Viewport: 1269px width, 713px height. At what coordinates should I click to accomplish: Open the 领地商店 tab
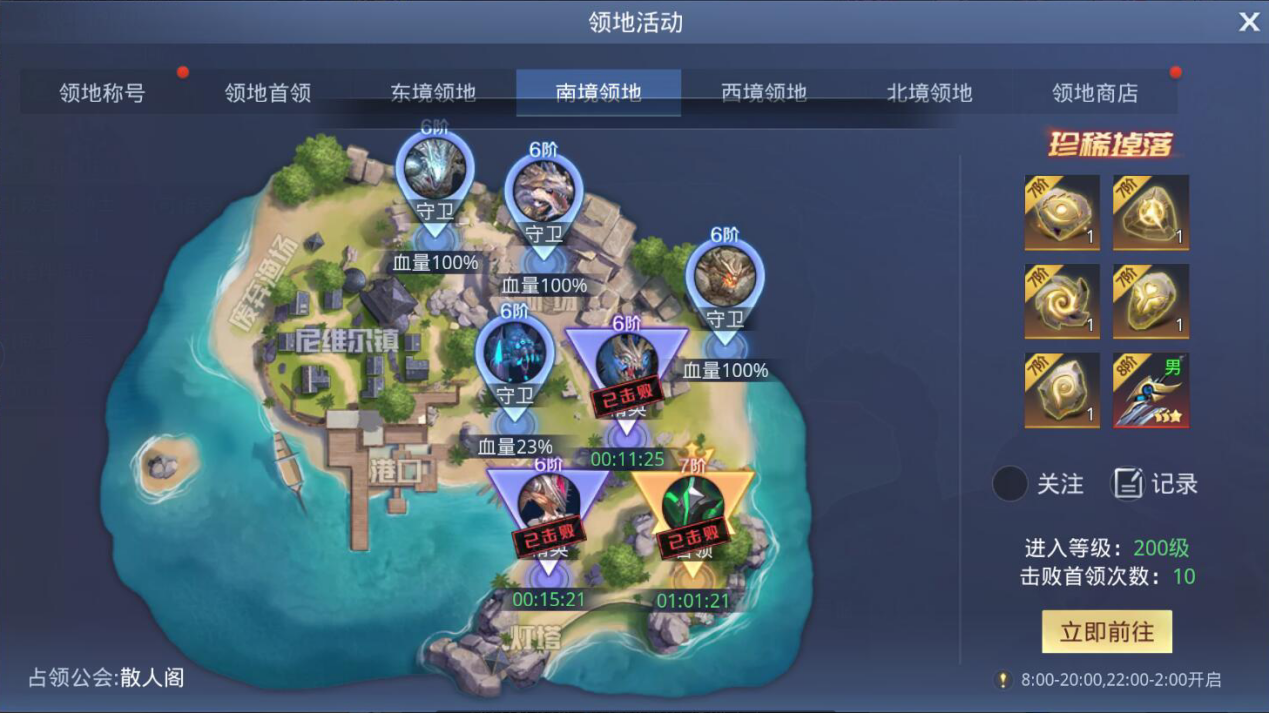click(x=1095, y=93)
